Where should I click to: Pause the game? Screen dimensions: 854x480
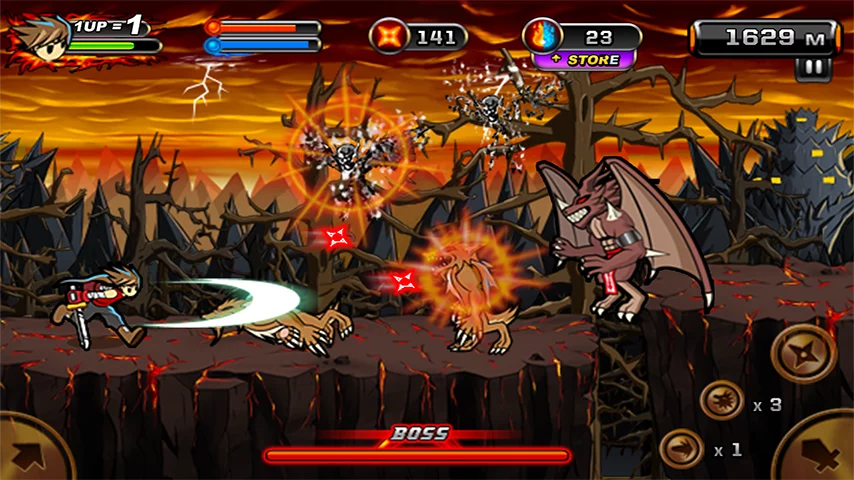pos(812,68)
